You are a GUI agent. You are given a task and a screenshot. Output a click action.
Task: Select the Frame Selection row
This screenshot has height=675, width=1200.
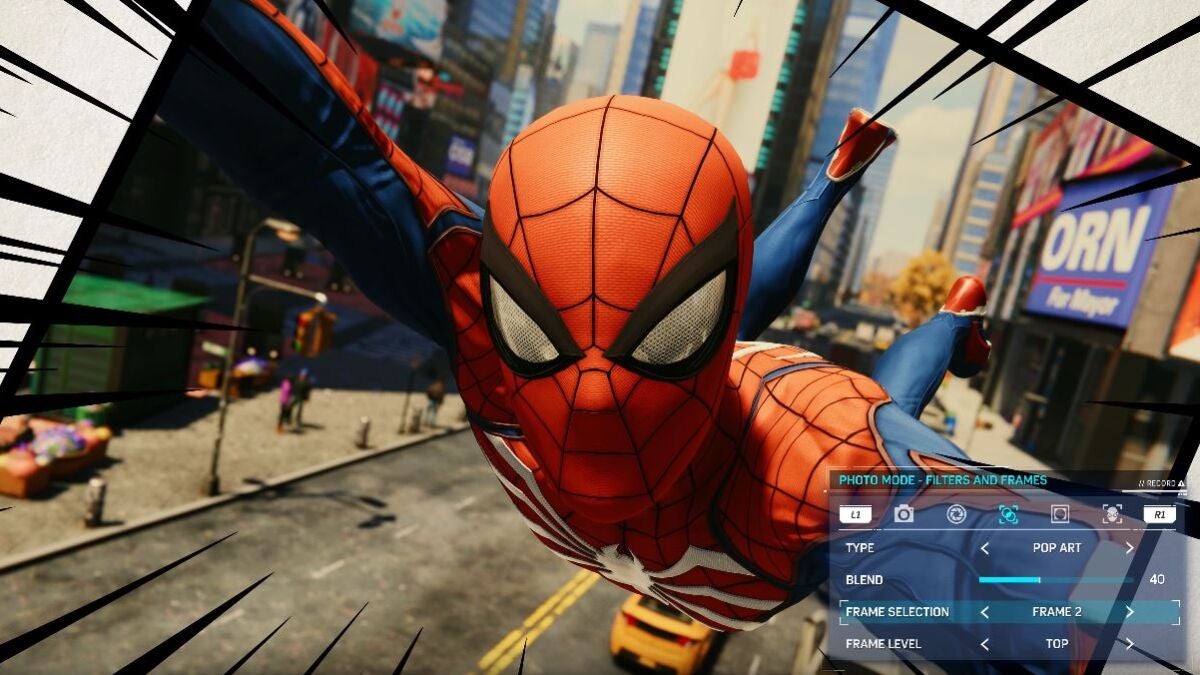click(897, 612)
